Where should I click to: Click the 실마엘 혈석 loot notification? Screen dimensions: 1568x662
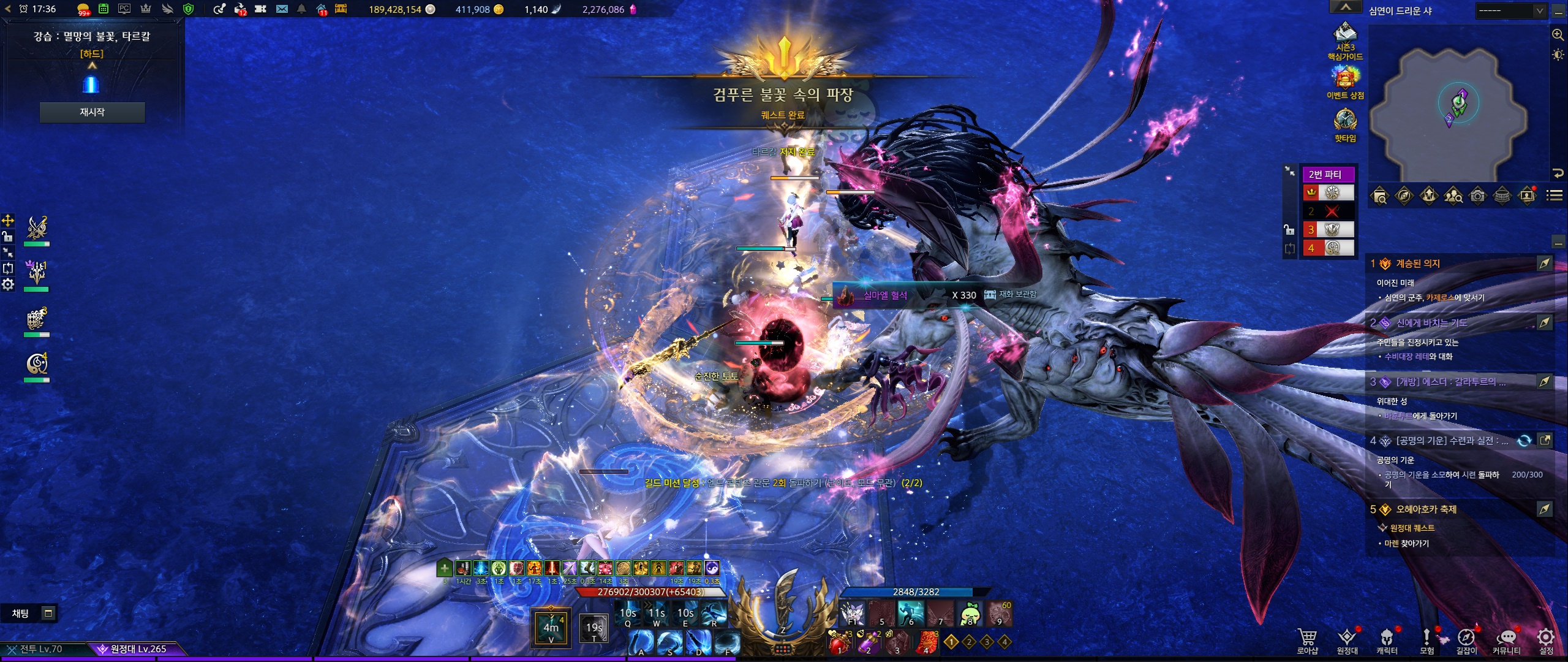[885, 295]
